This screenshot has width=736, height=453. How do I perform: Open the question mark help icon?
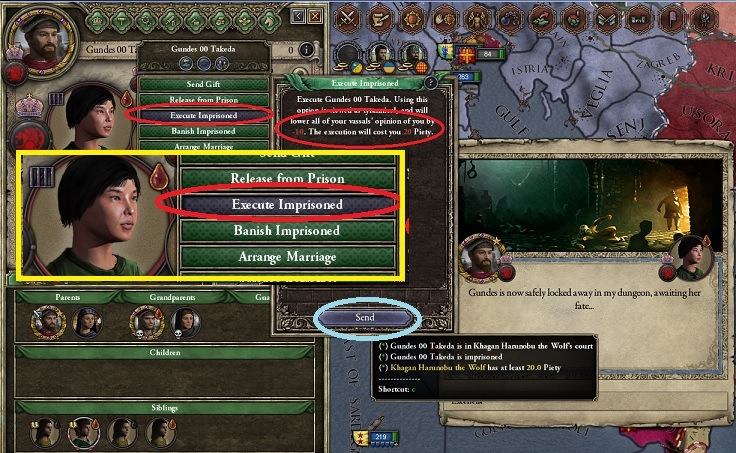(x=431, y=84)
